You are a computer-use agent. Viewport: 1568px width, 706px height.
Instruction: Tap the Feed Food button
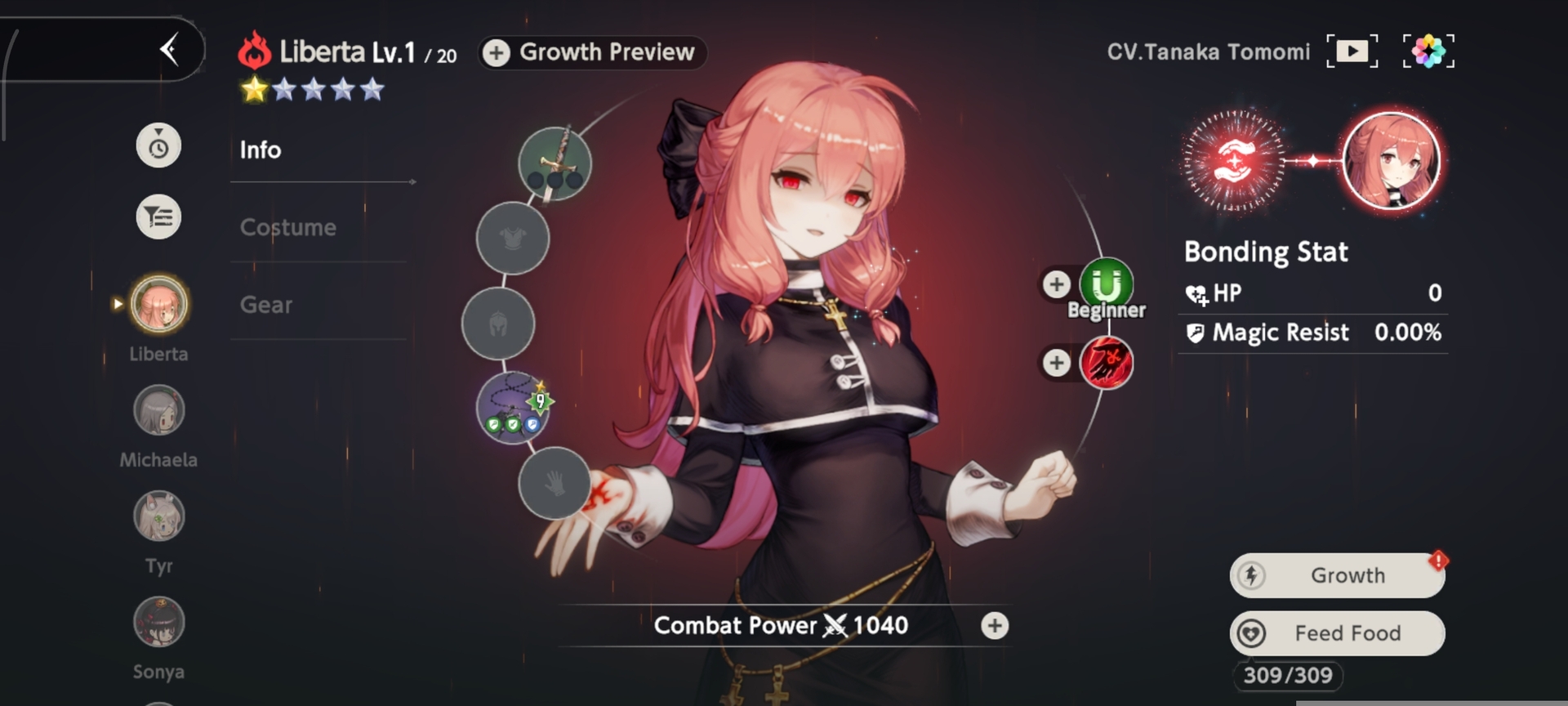tap(1337, 633)
